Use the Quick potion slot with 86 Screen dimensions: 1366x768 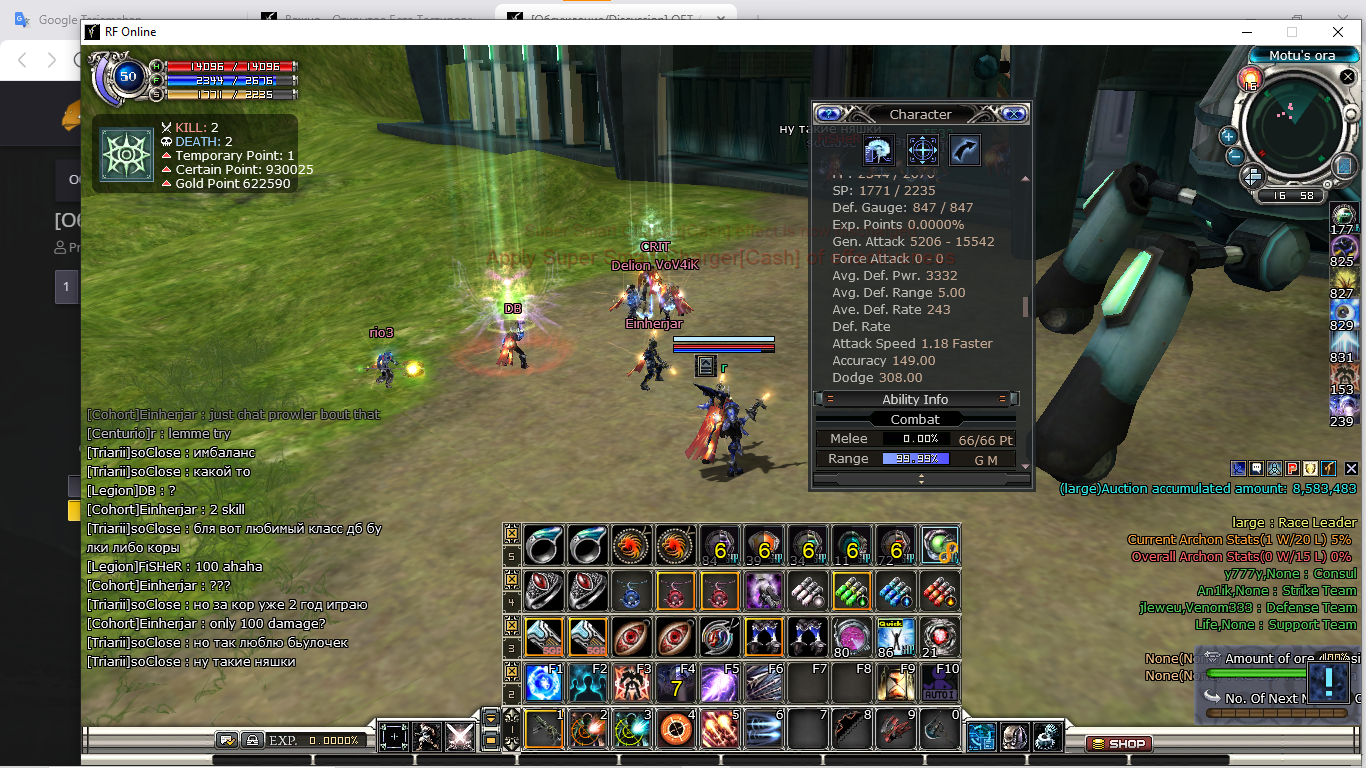(896, 637)
